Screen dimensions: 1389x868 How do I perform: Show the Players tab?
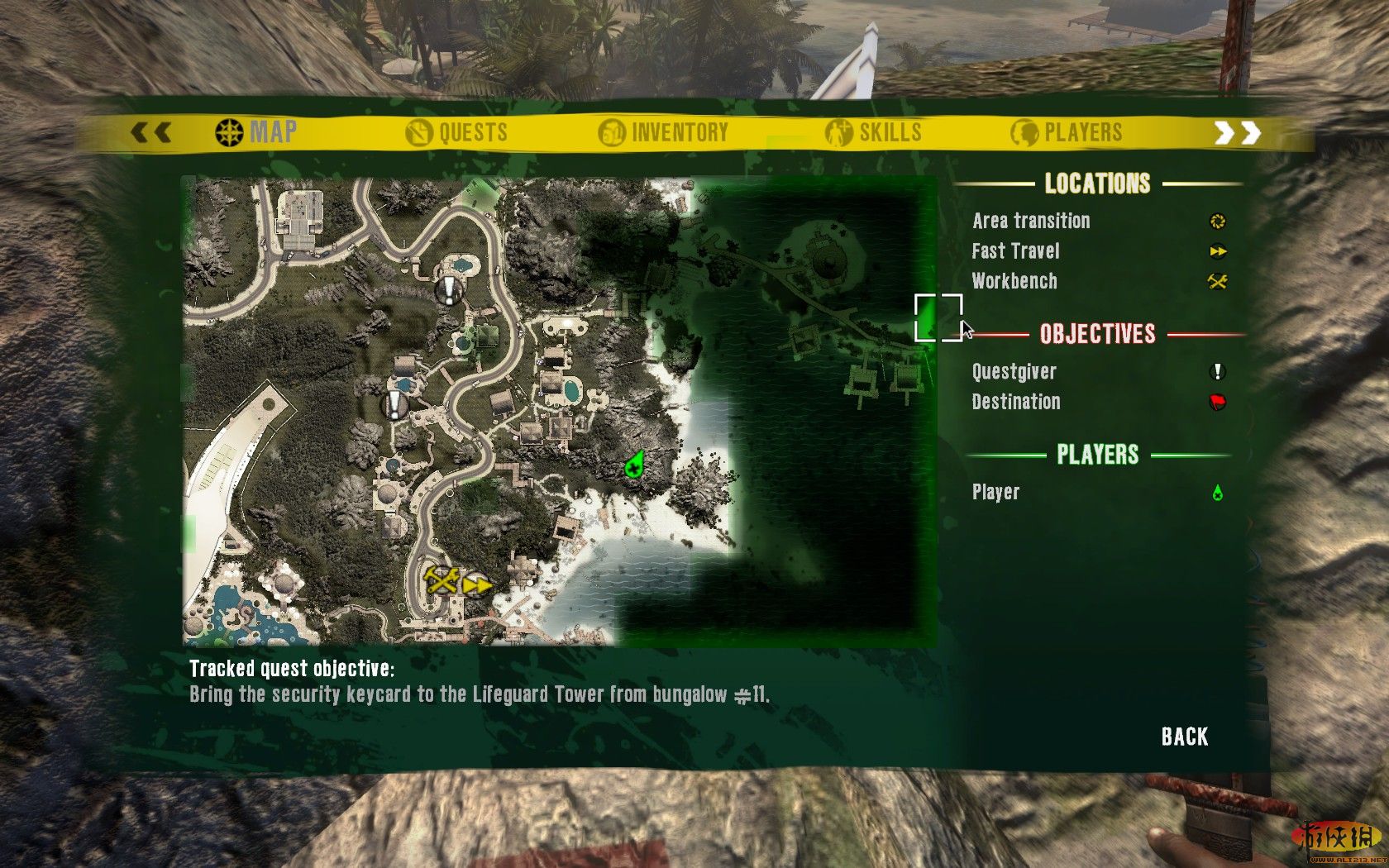coord(1067,132)
